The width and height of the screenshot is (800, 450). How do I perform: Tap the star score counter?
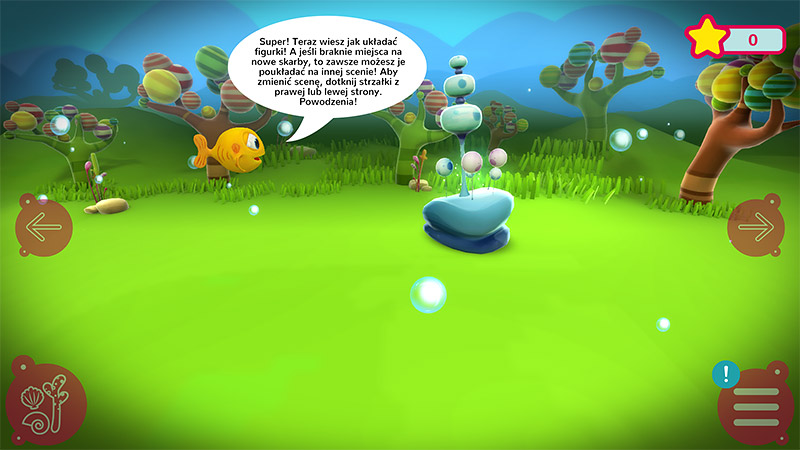pos(734,39)
